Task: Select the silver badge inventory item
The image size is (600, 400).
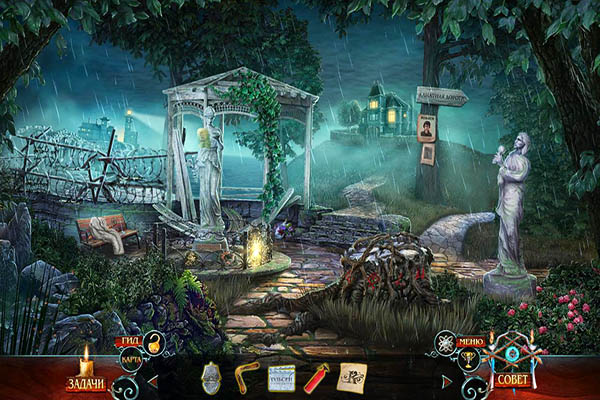Action: coord(211,379)
